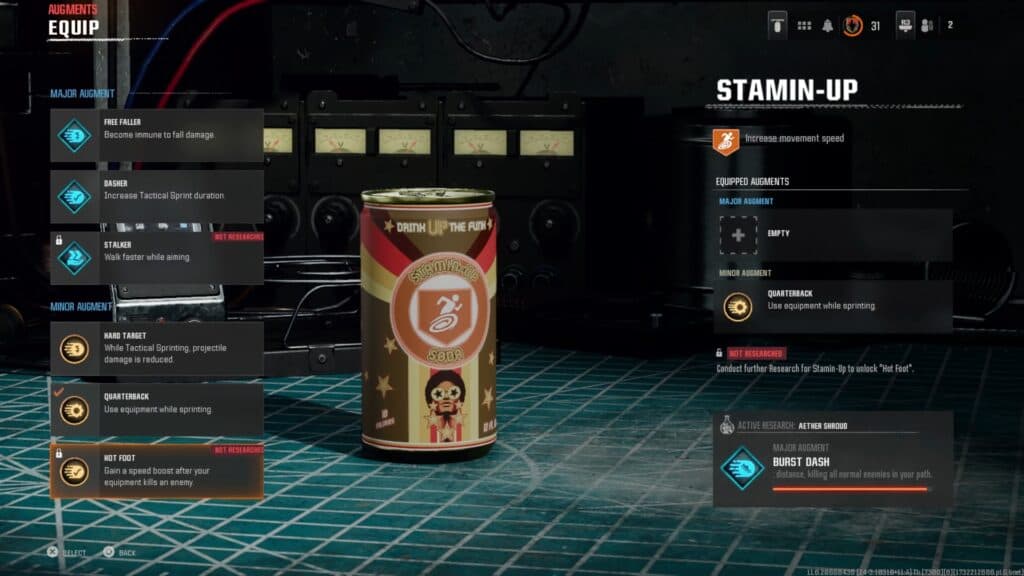
Task: Open the notifications bell
Action: 828,26
